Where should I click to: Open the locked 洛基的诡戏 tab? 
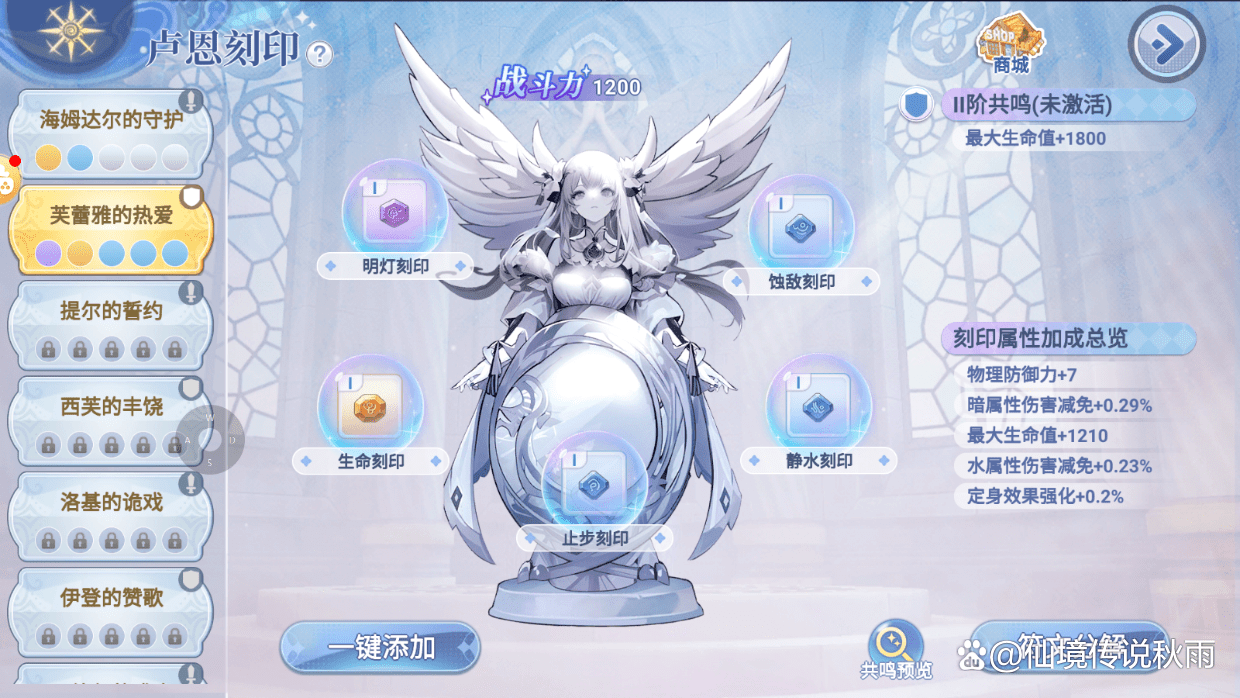click(110, 516)
